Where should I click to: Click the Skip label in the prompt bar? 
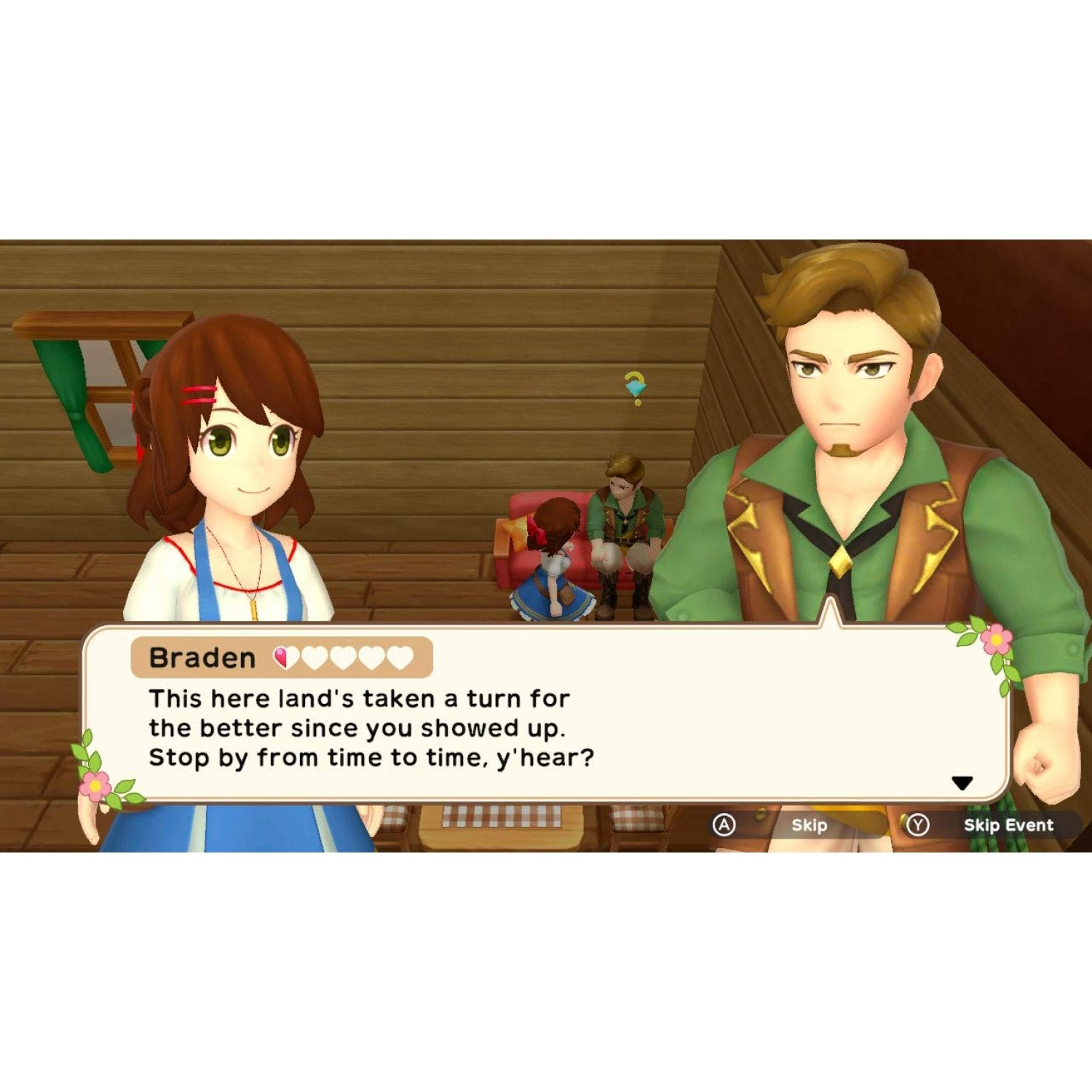809,825
